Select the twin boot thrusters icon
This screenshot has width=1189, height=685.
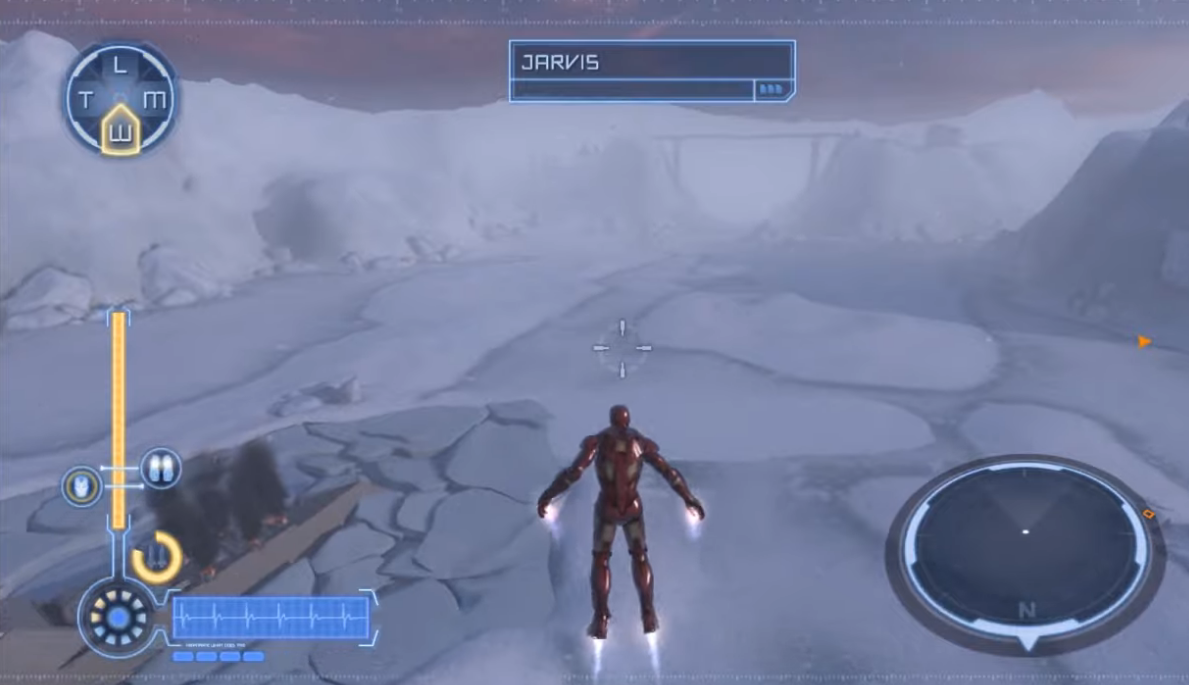pos(160,467)
